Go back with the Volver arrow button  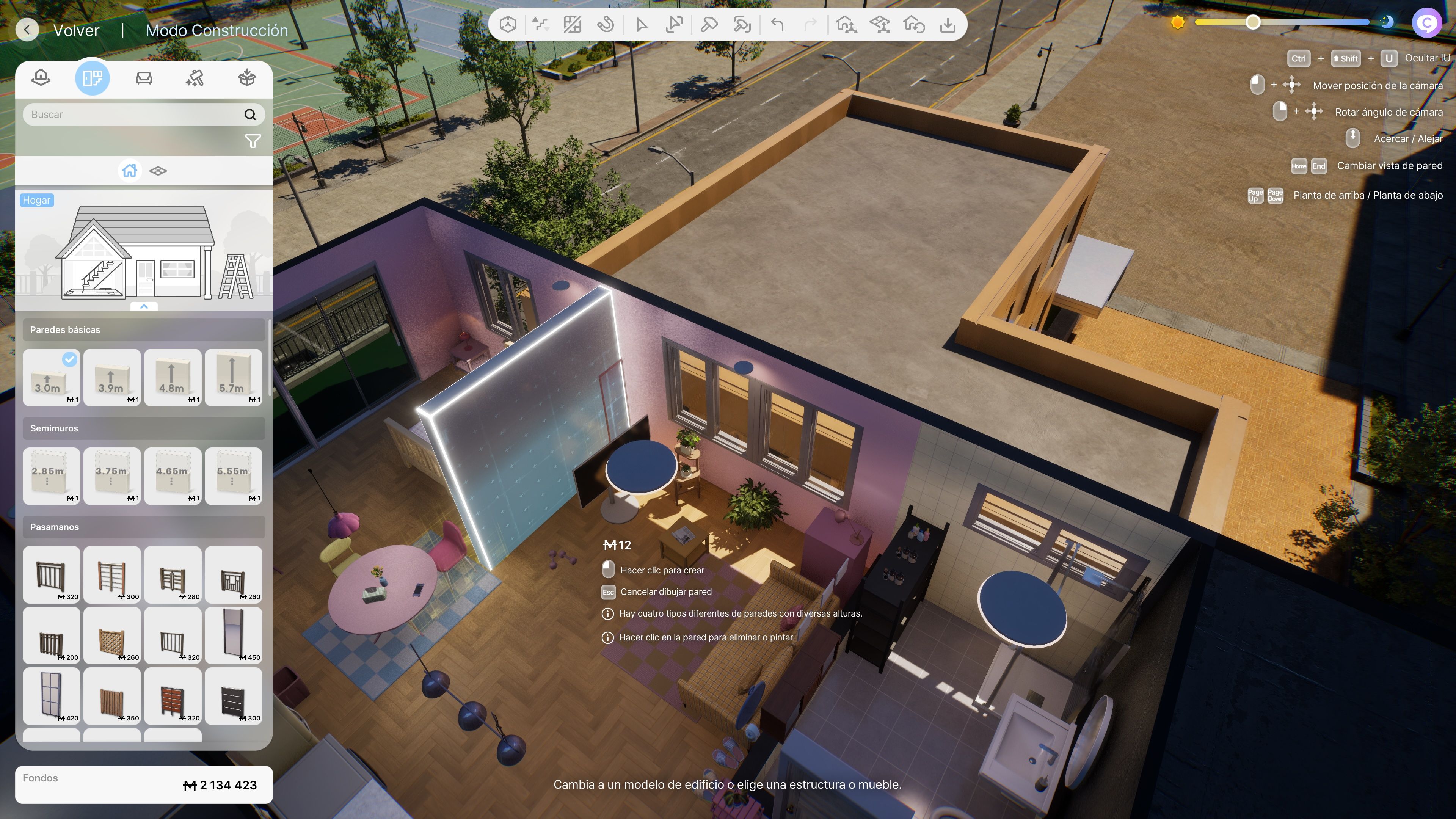pos(27,30)
